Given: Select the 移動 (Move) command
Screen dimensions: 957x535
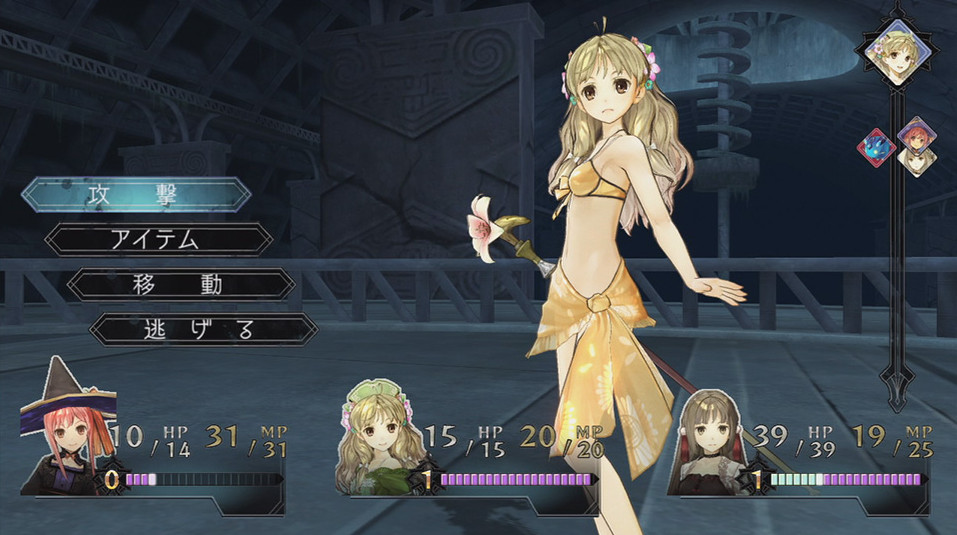Looking at the screenshot, I should point(181,284).
